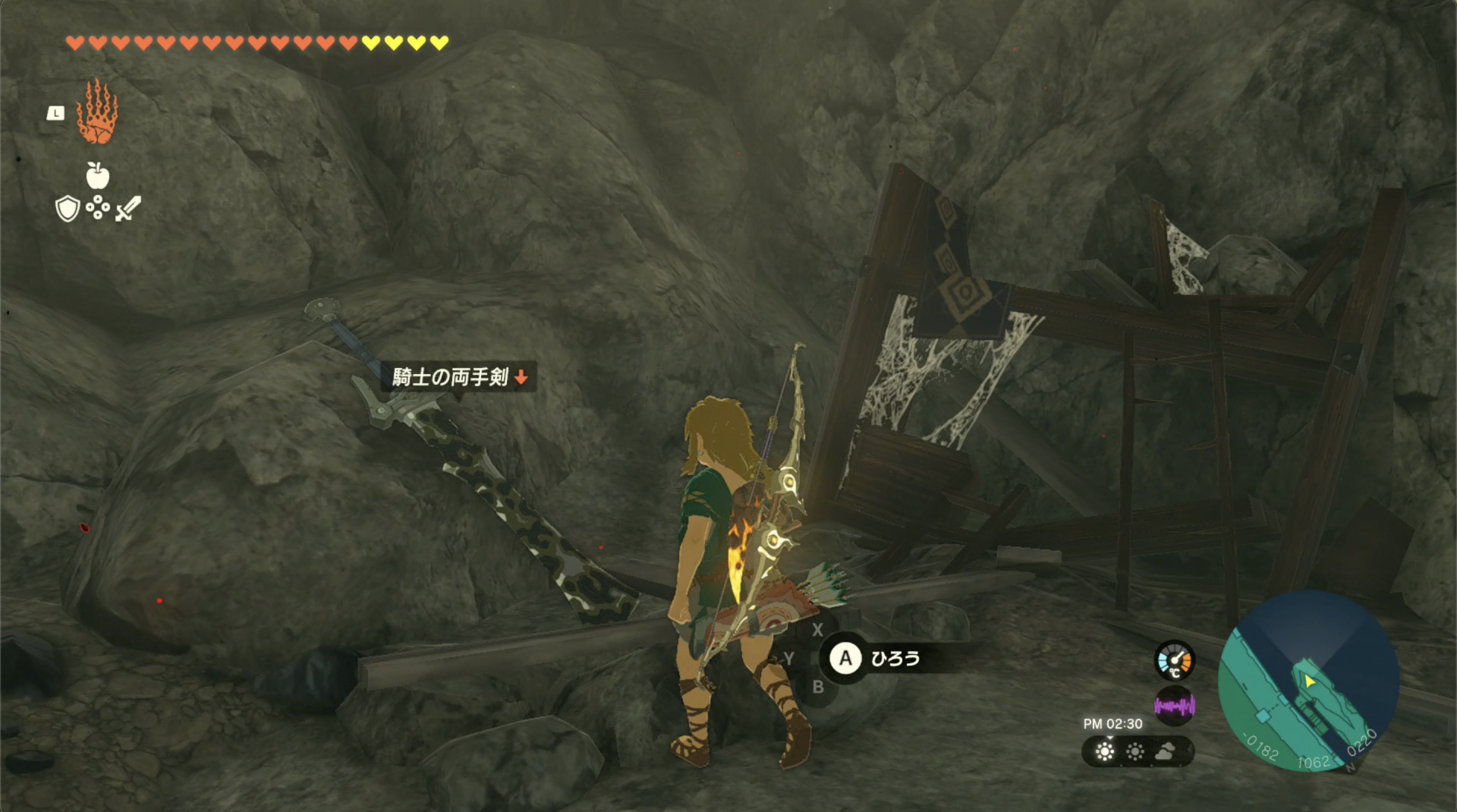Click the cloudy weather forecast icon
This screenshot has height=812, width=1457.
(x=1166, y=751)
